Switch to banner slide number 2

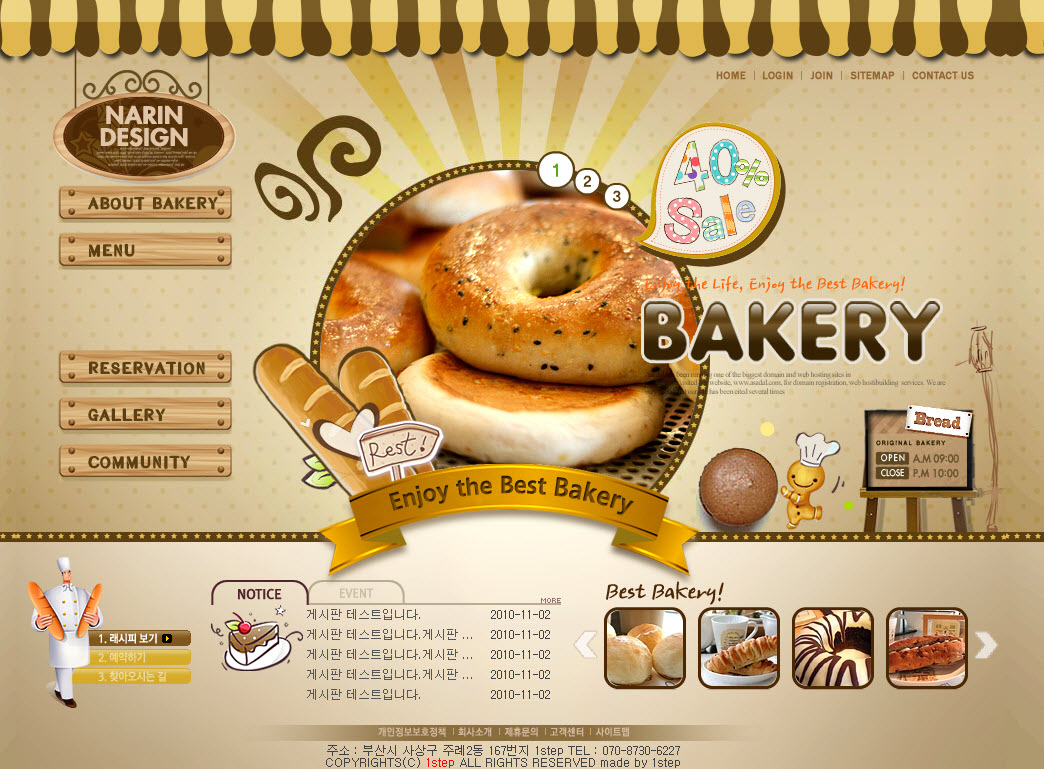(x=587, y=182)
